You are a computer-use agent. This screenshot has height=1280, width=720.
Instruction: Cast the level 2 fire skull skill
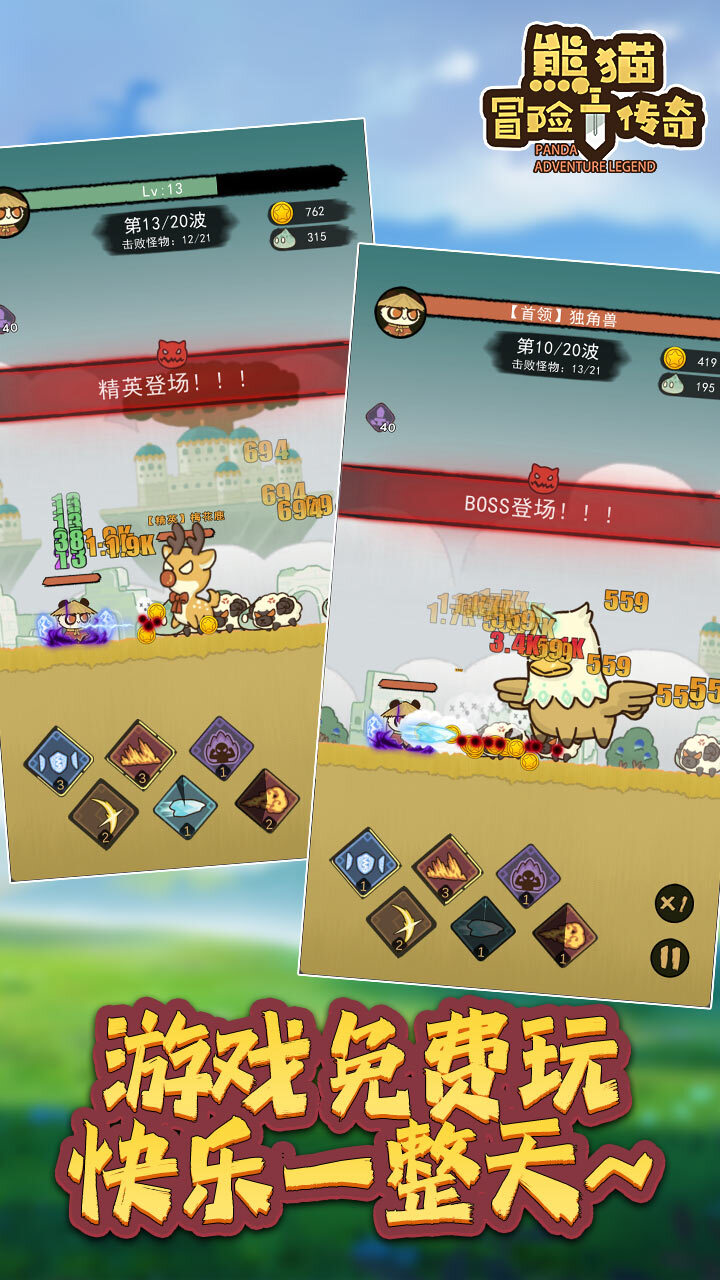point(267,801)
